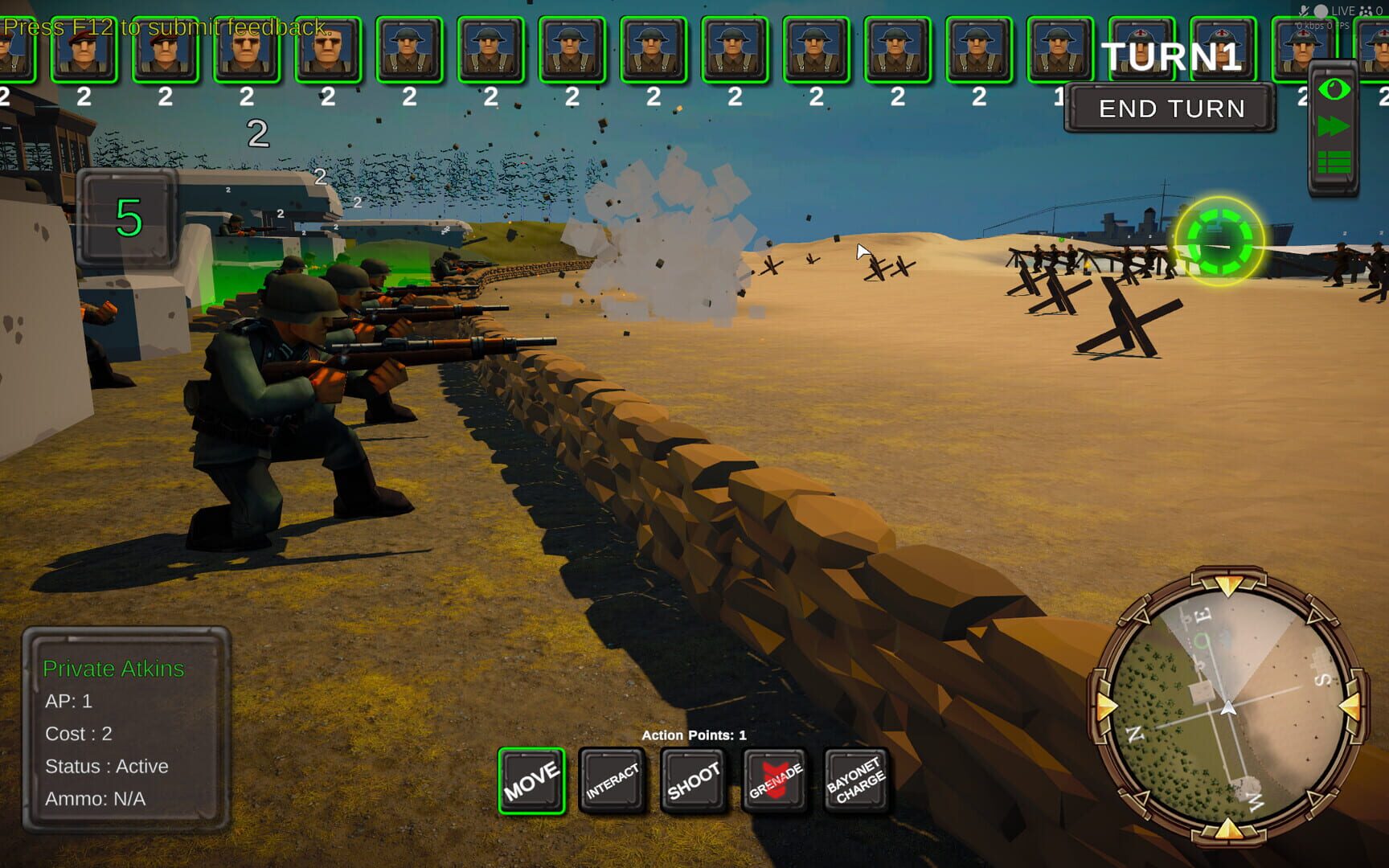Toggle the eye visibility icon in side panel
The height and width of the screenshot is (868, 1389).
(1334, 90)
